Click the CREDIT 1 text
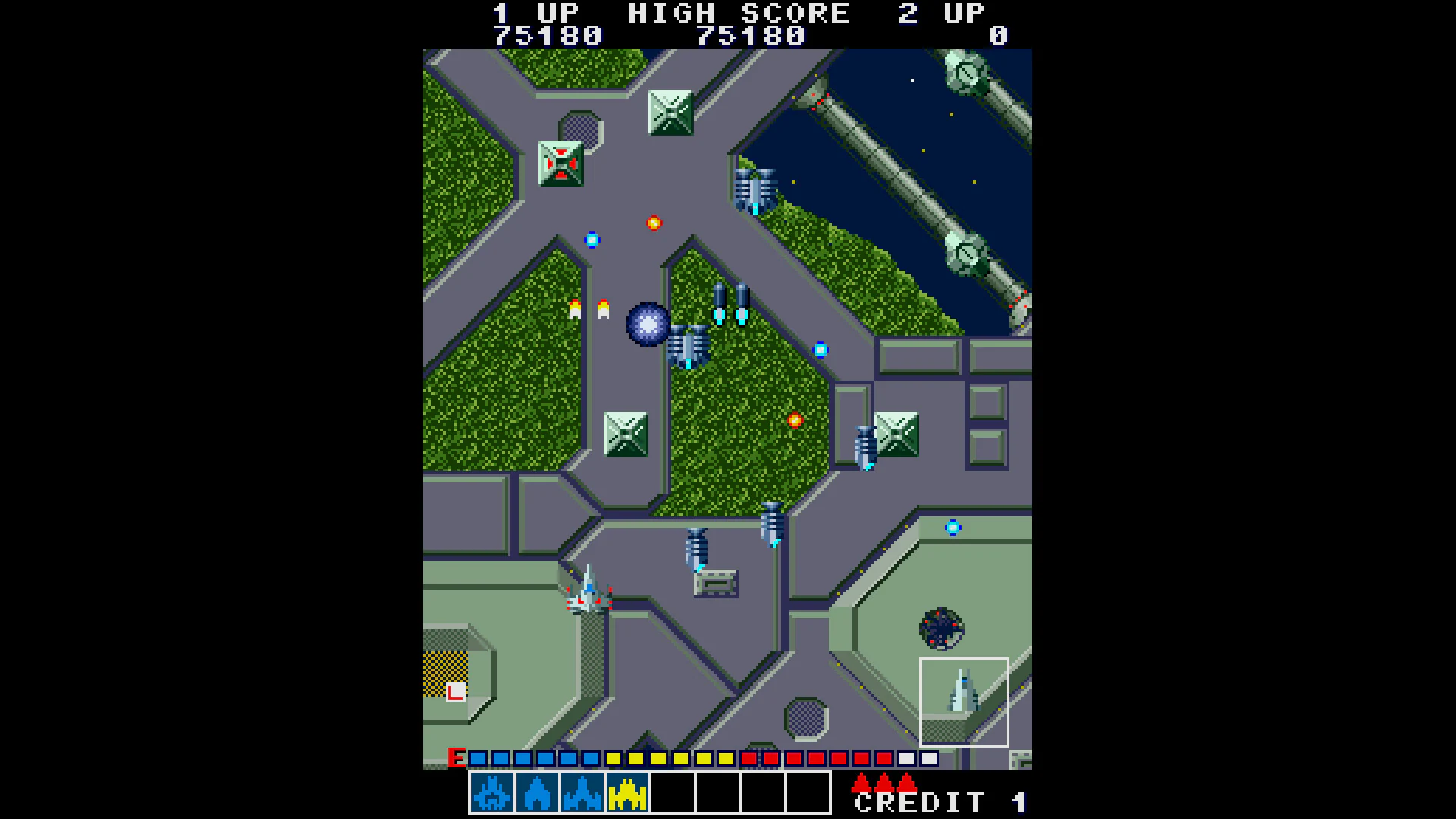The width and height of the screenshot is (1456, 819). pyautogui.click(x=940, y=802)
